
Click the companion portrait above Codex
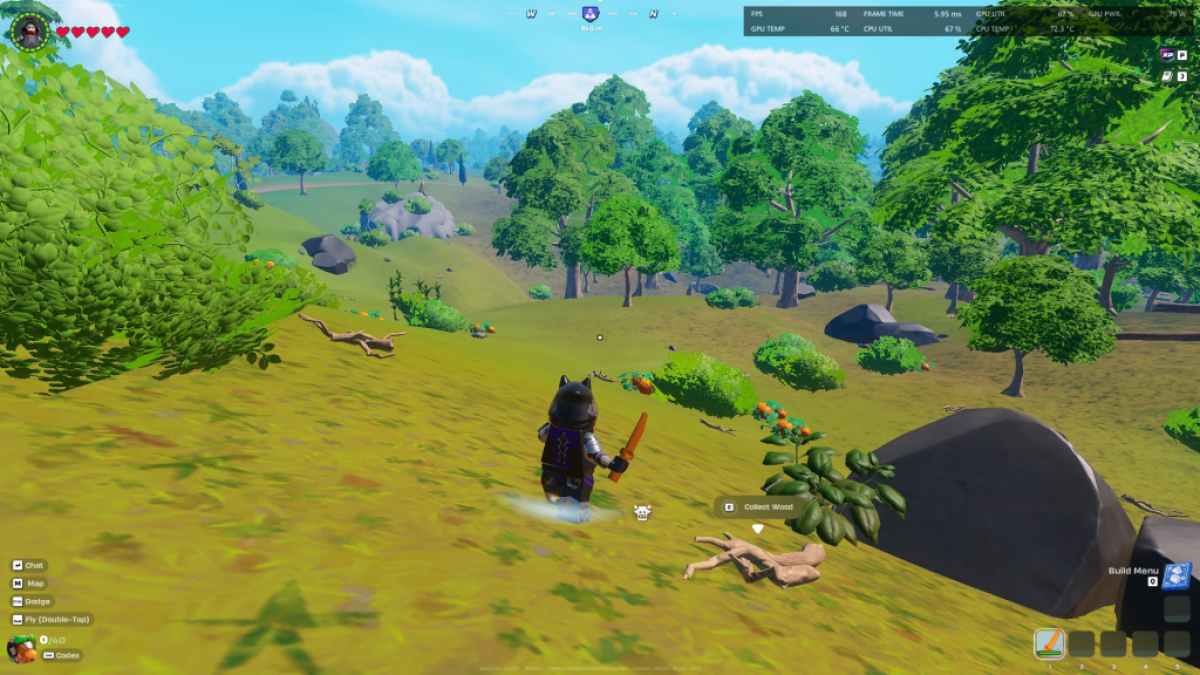21,648
